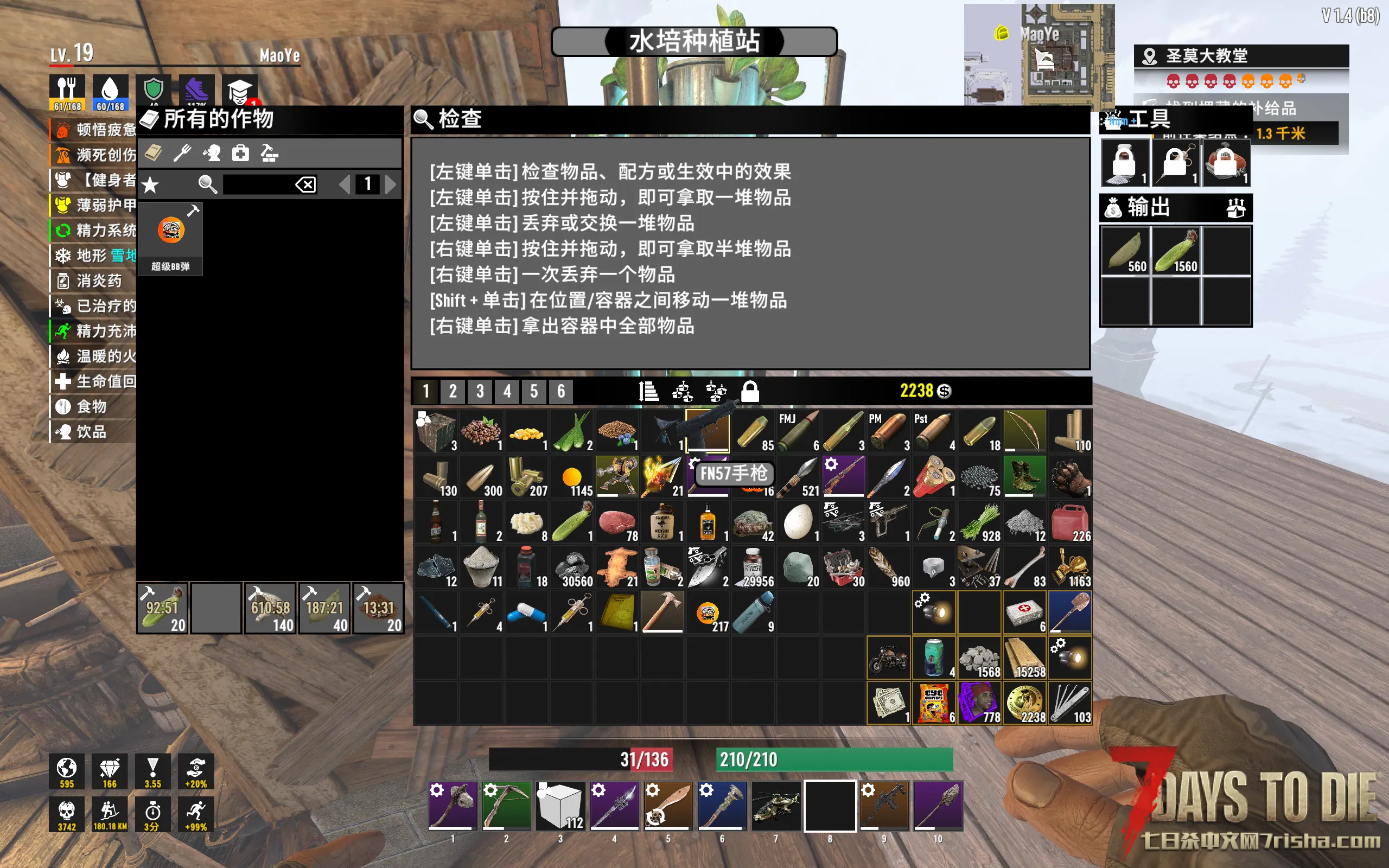Open the minimap
The width and height of the screenshot is (1389, 868).
click(x=1039, y=55)
